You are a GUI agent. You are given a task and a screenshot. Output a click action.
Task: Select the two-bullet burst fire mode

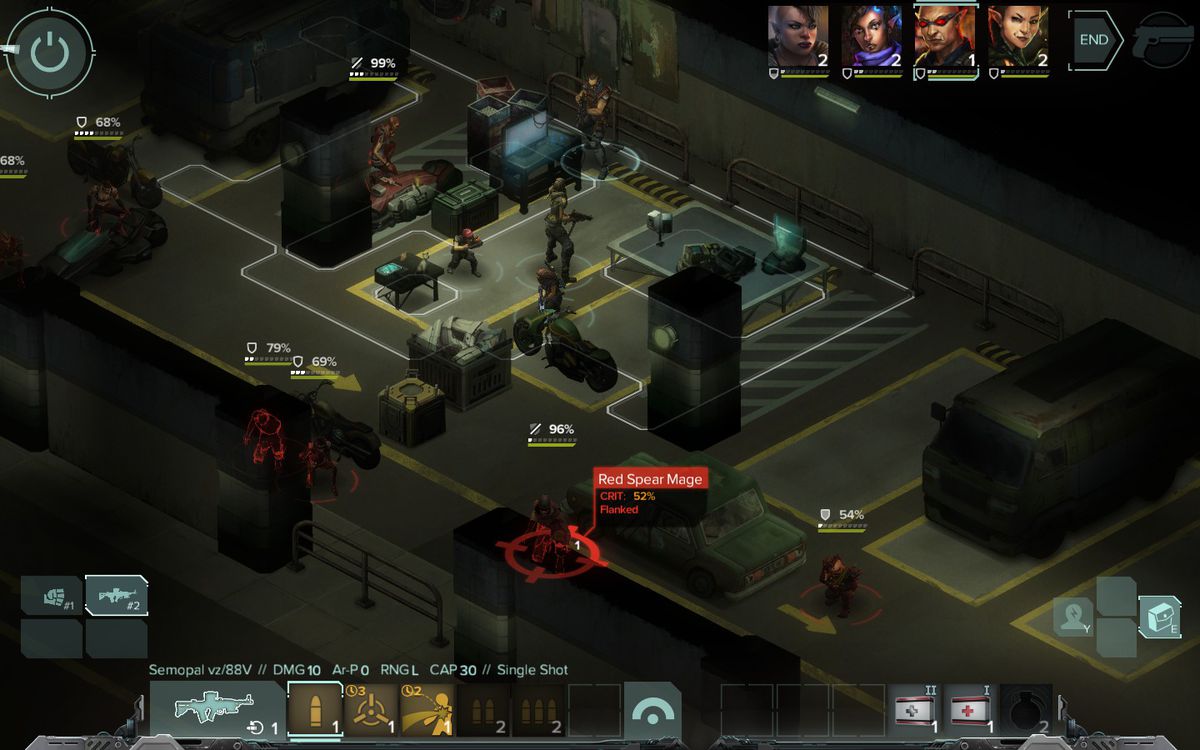tap(484, 709)
